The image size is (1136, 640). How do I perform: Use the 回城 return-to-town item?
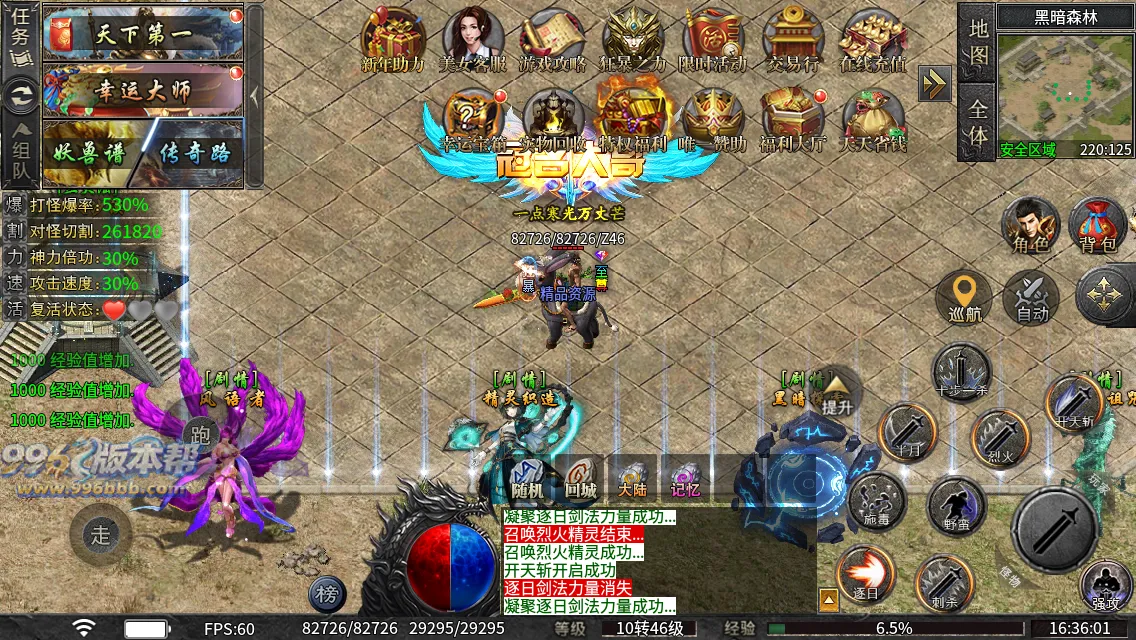pyautogui.click(x=581, y=479)
